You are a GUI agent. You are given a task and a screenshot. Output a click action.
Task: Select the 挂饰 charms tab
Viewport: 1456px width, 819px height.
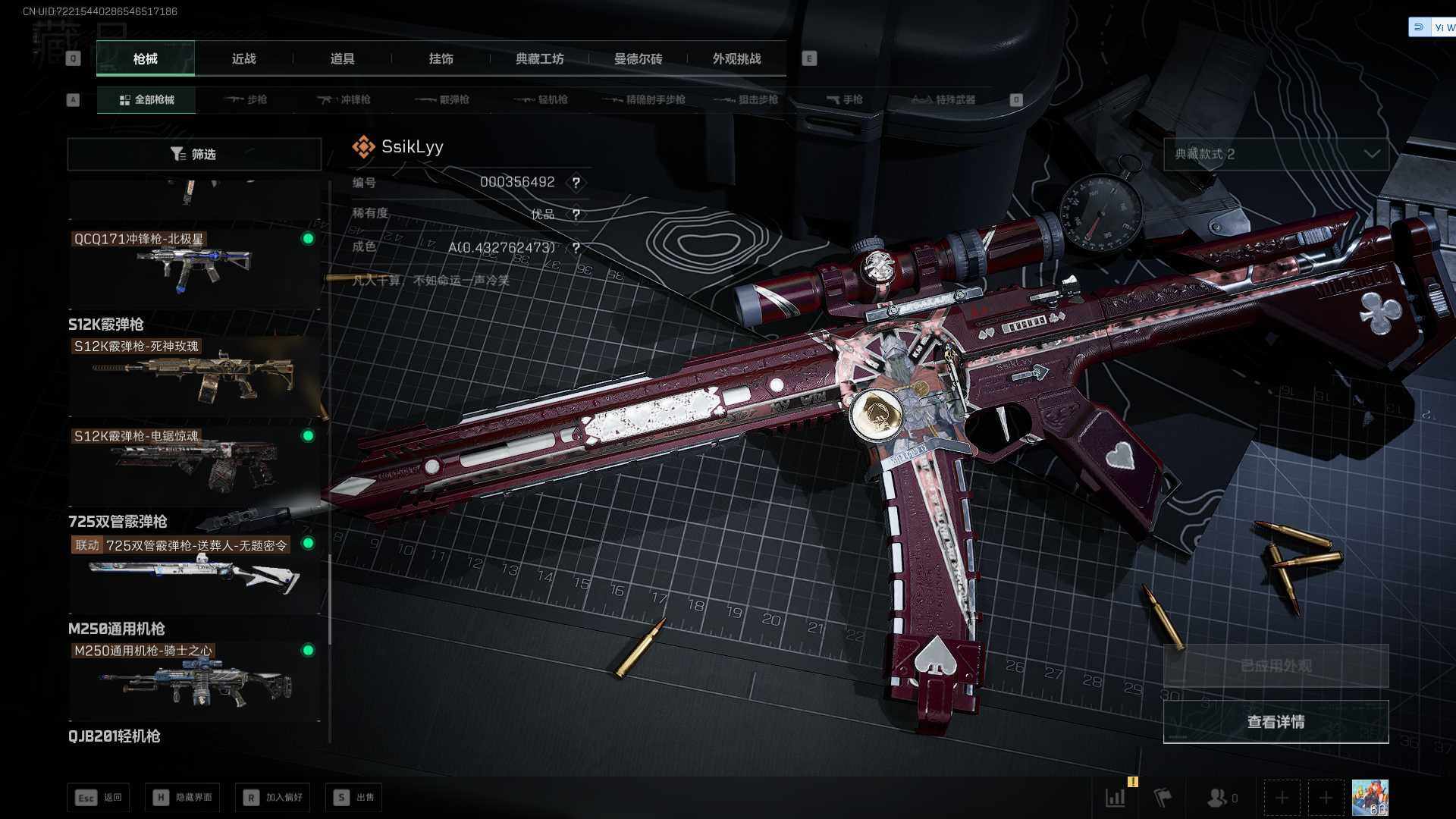tap(441, 58)
